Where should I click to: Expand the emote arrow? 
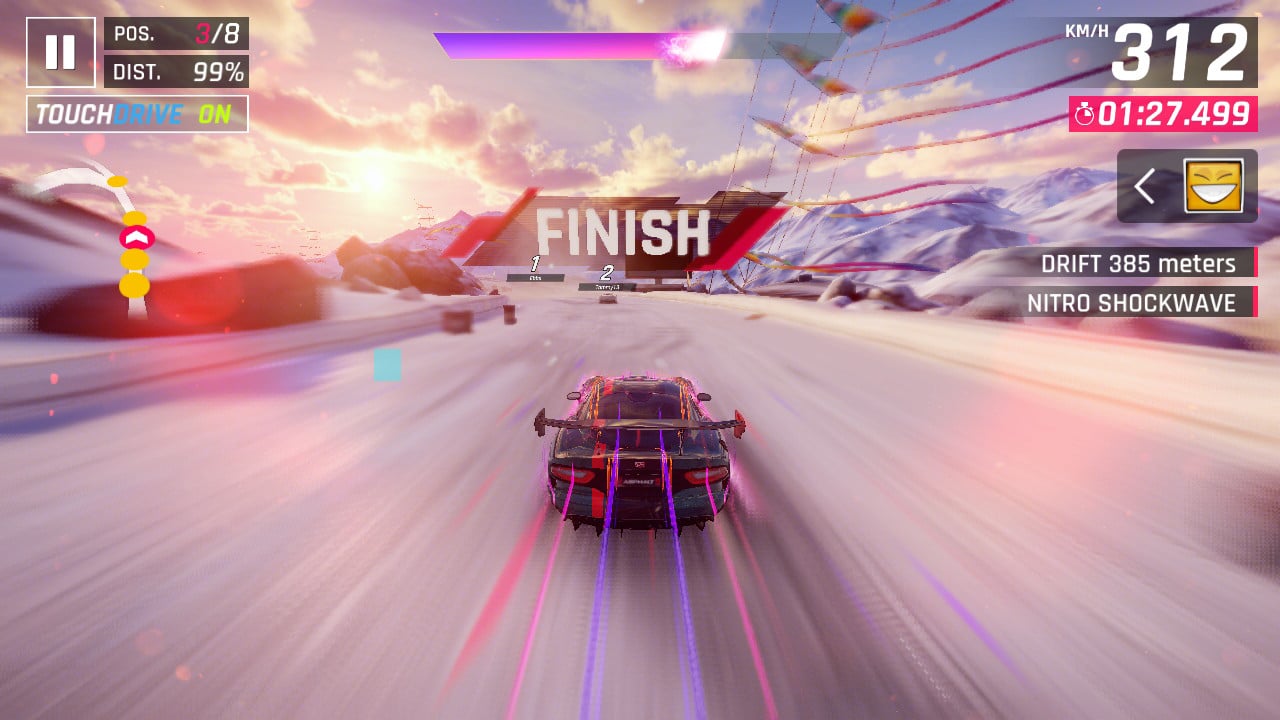click(x=1146, y=186)
